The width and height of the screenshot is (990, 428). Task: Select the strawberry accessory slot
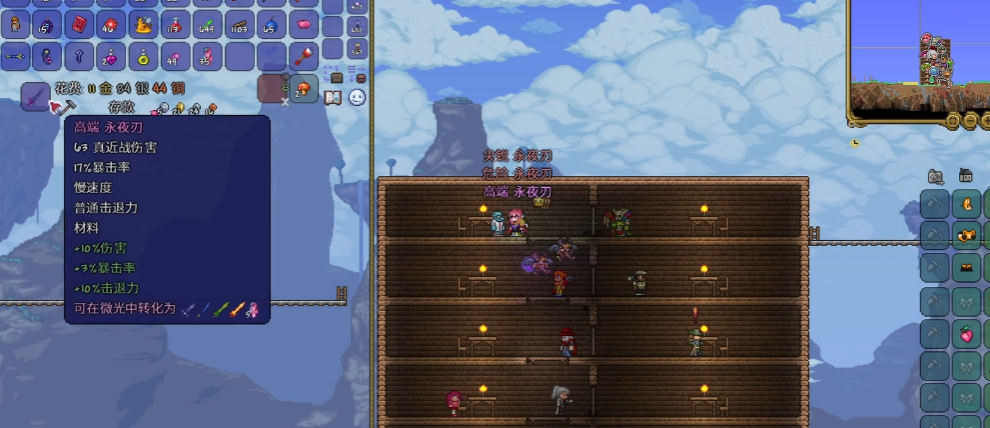(x=966, y=334)
